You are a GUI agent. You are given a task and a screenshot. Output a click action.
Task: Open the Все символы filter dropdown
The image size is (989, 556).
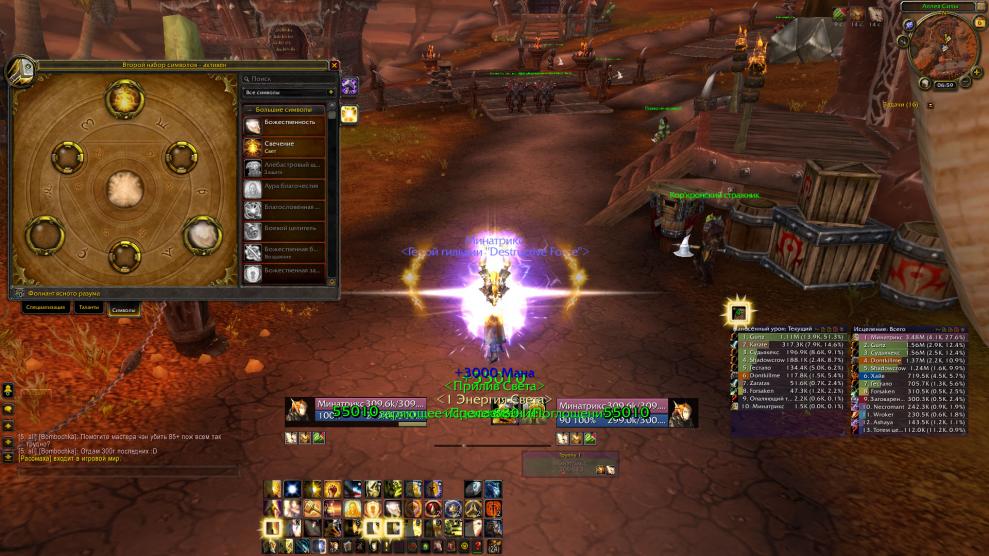[289, 92]
